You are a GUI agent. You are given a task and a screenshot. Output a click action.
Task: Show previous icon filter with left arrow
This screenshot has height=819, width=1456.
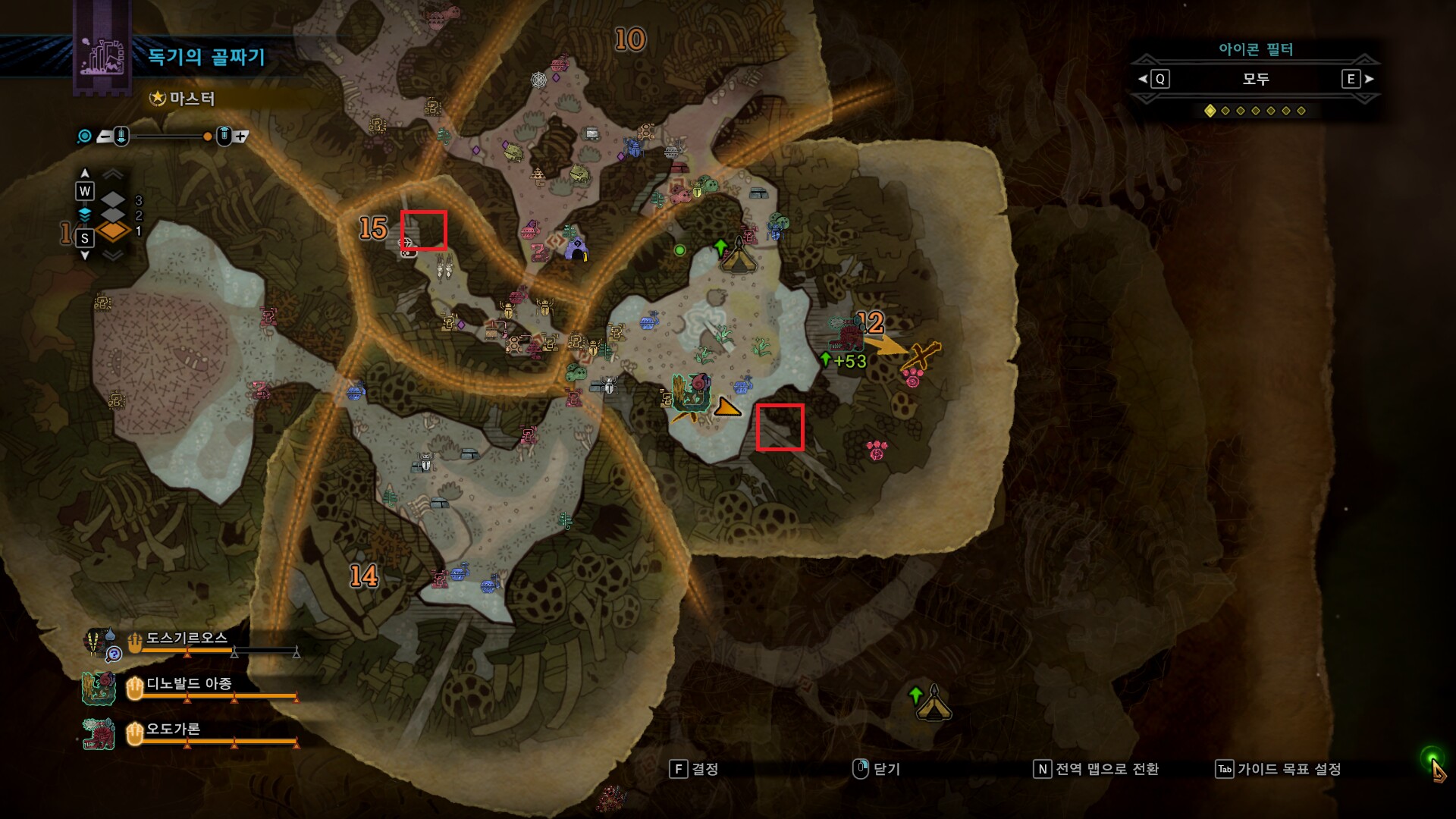[1143, 79]
